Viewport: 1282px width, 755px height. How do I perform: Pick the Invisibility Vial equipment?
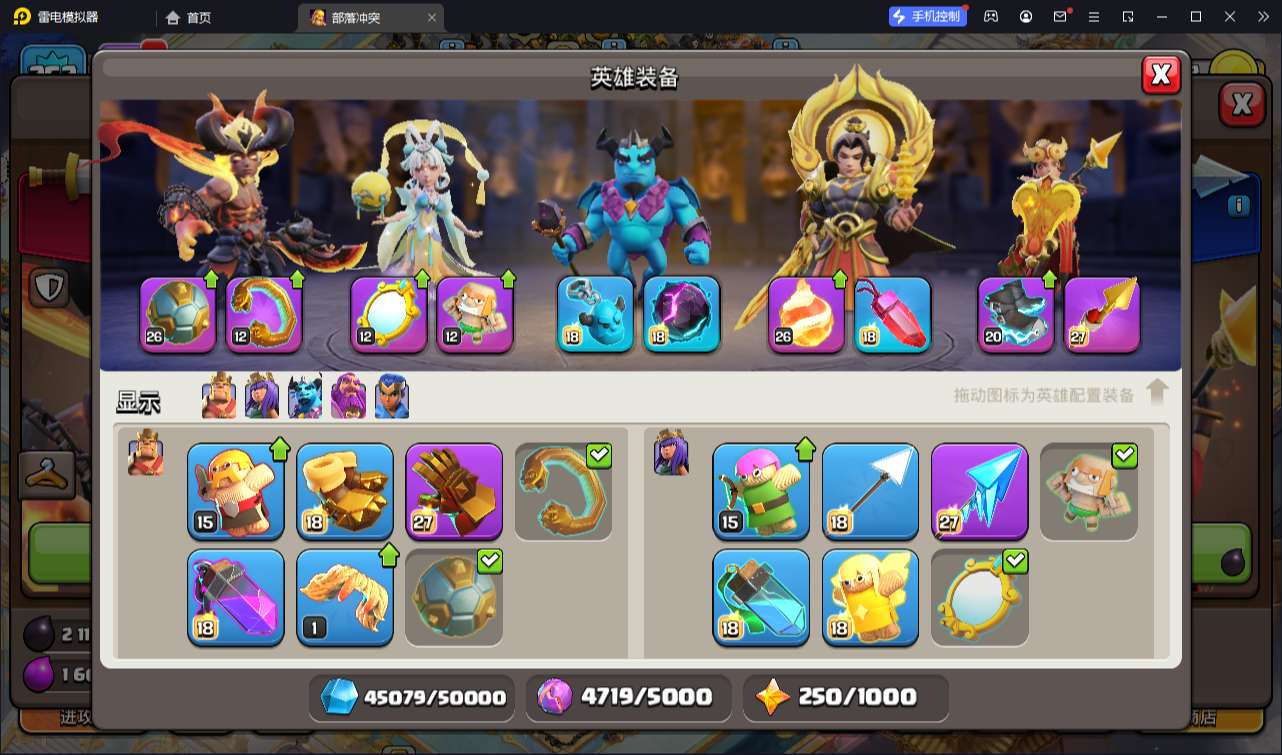tap(761, 597)
